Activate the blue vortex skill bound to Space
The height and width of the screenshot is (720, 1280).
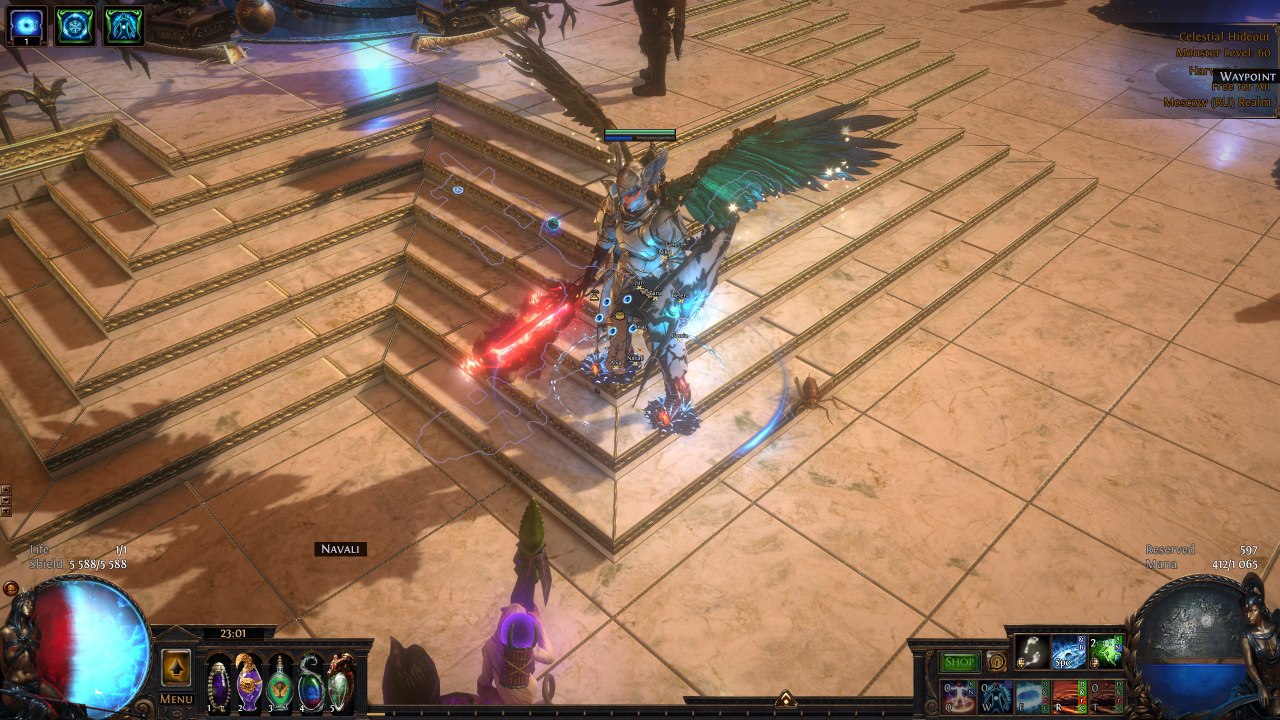(x=1067, y=653)
